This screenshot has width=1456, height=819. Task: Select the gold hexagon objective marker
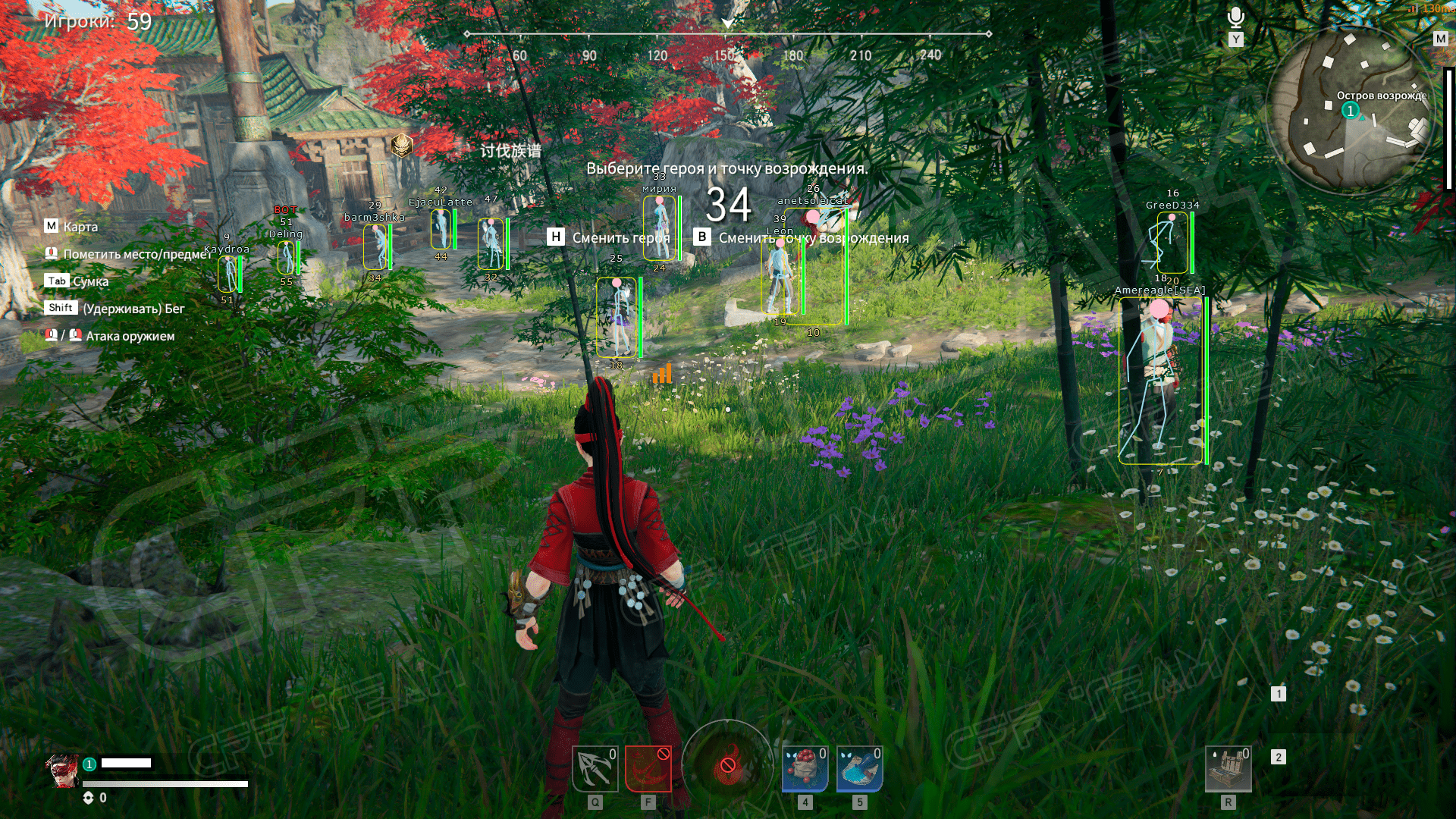[402, 145]
